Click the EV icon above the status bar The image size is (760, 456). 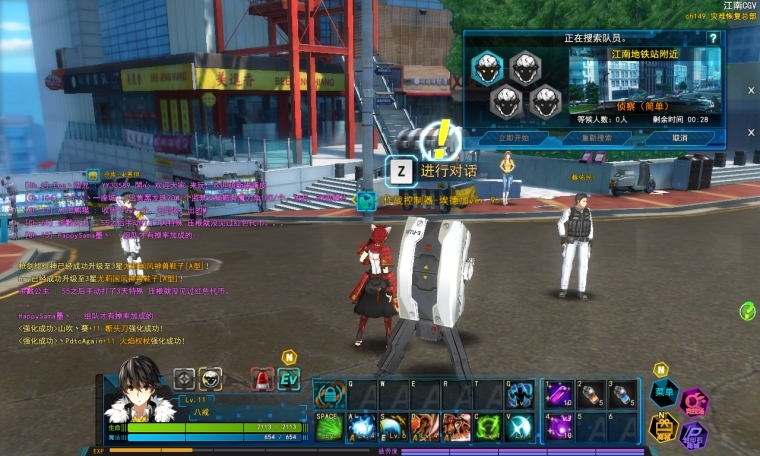point(289,379)
